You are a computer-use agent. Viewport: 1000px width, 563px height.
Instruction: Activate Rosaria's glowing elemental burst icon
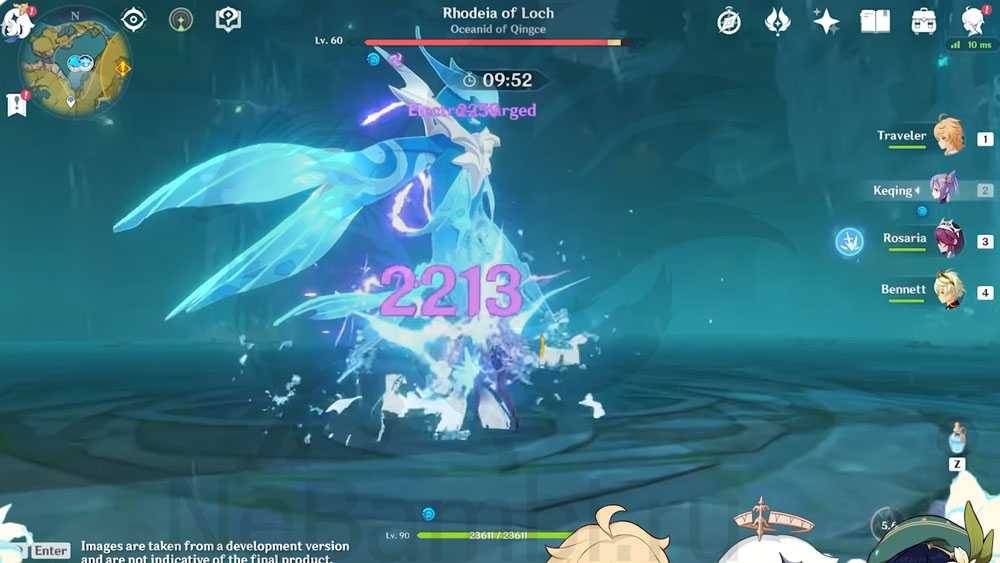(x=849, y=241)
